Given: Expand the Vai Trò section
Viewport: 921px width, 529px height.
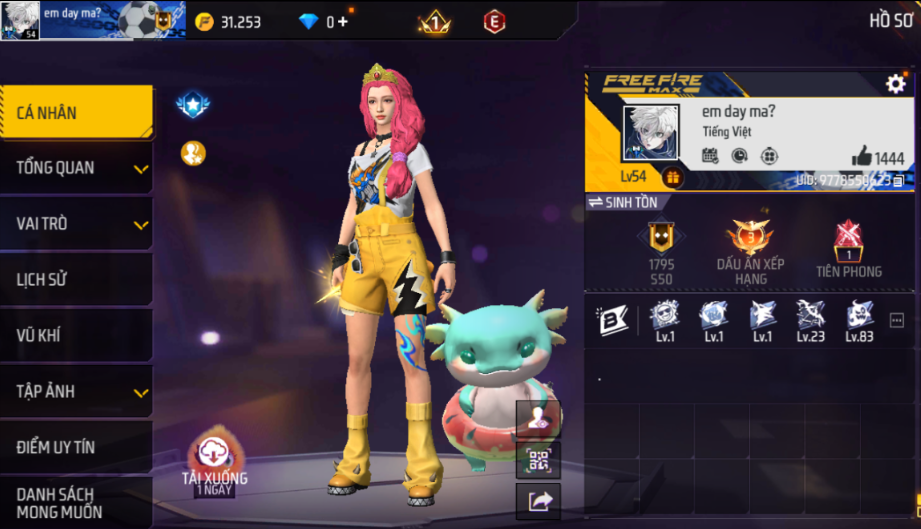Looking at the screenshot, I should pos(76,223).
